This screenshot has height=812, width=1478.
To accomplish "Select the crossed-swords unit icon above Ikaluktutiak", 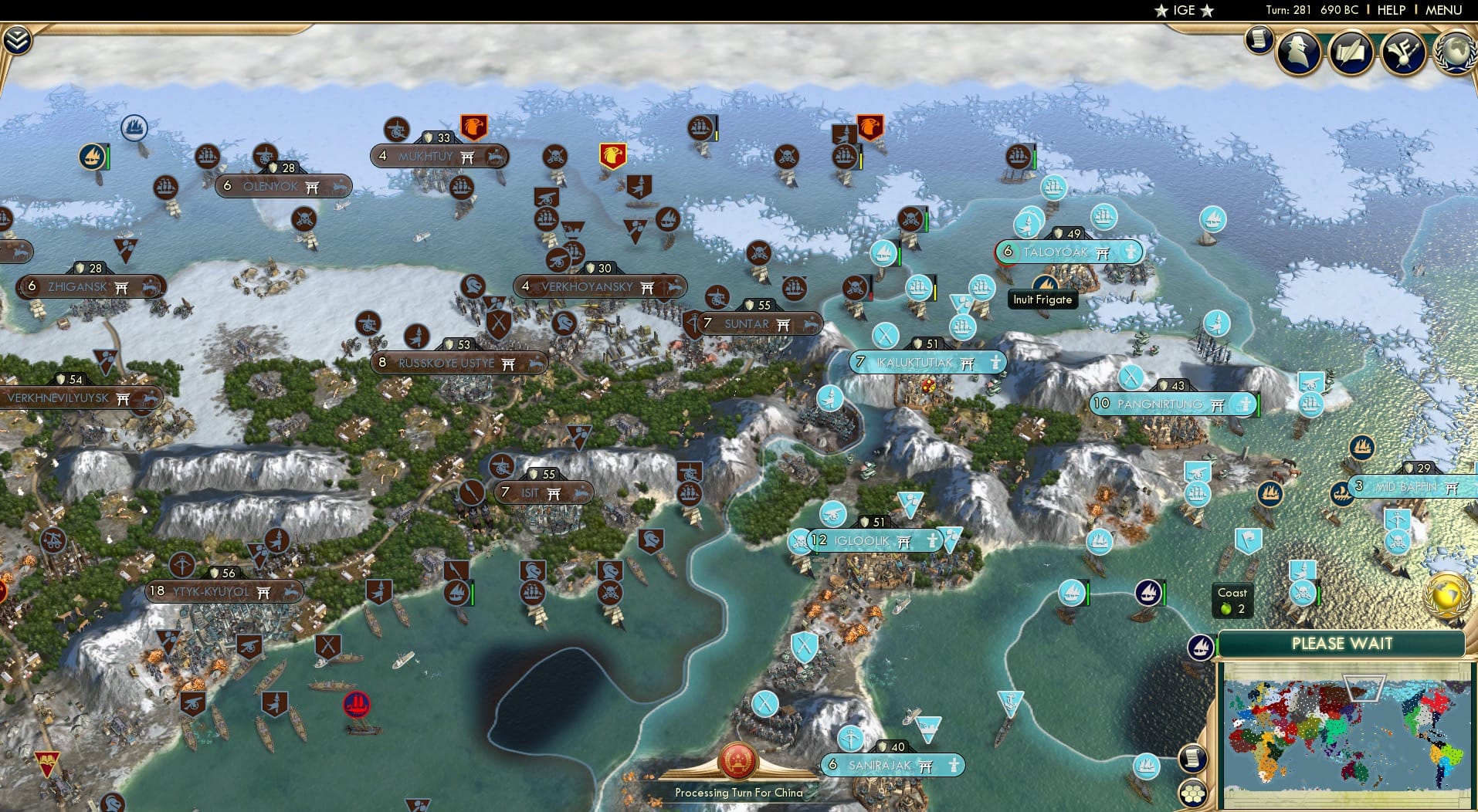I will [x=885, y=336].
